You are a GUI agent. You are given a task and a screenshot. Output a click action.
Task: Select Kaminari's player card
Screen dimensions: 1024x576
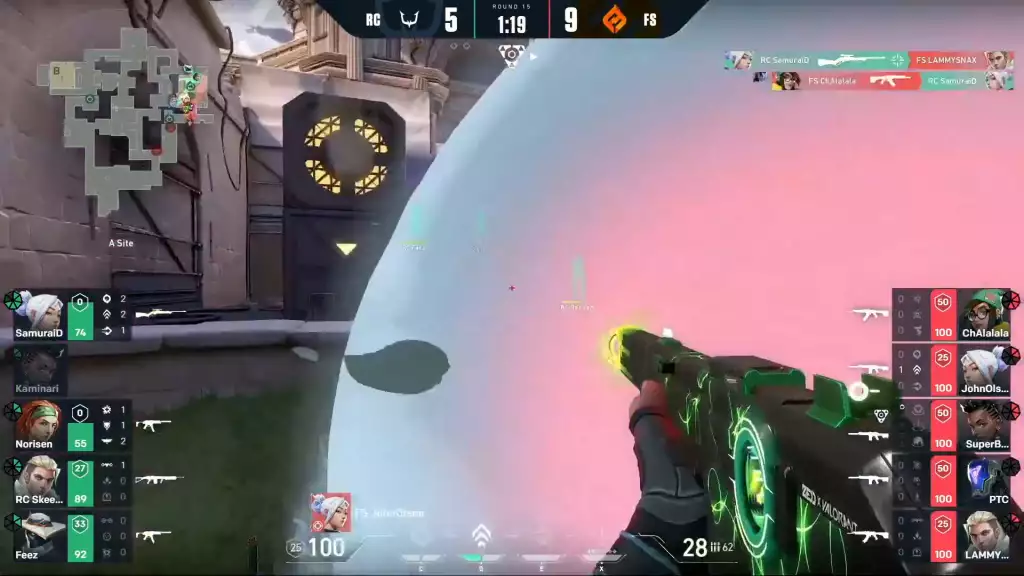[x=40, y=368]
